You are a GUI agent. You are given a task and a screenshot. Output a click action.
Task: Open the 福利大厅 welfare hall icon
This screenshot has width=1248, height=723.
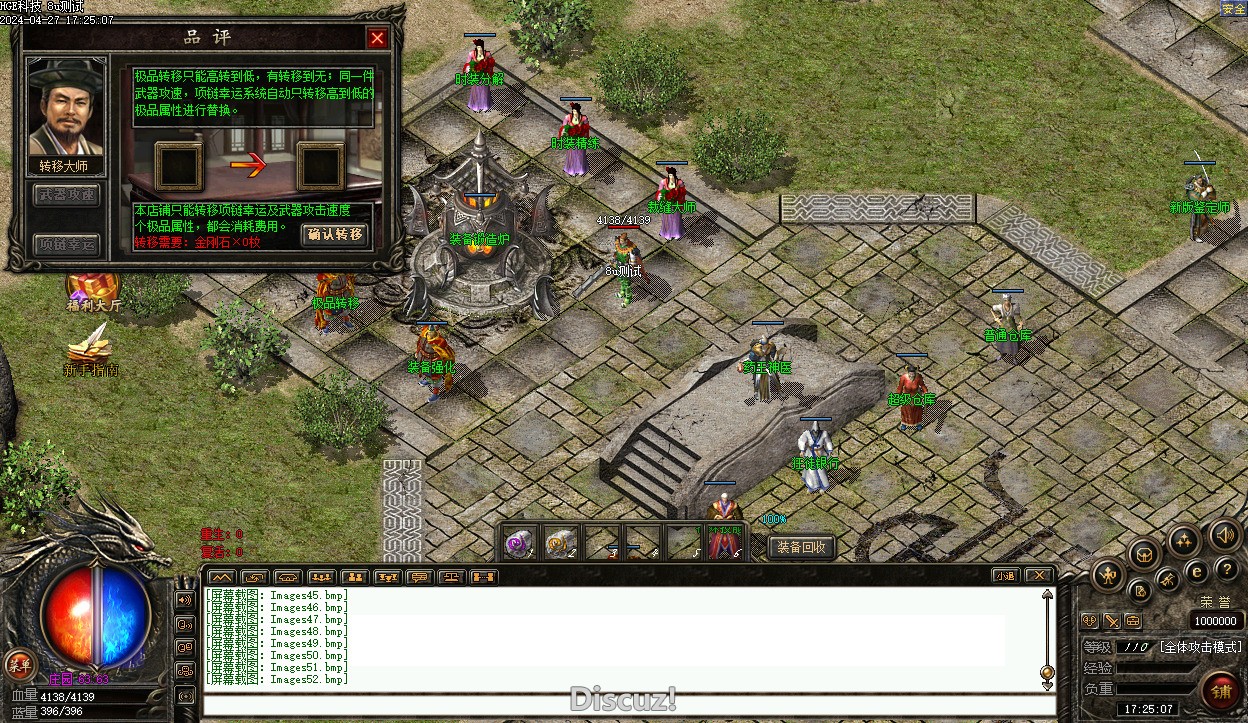point(93,288)
